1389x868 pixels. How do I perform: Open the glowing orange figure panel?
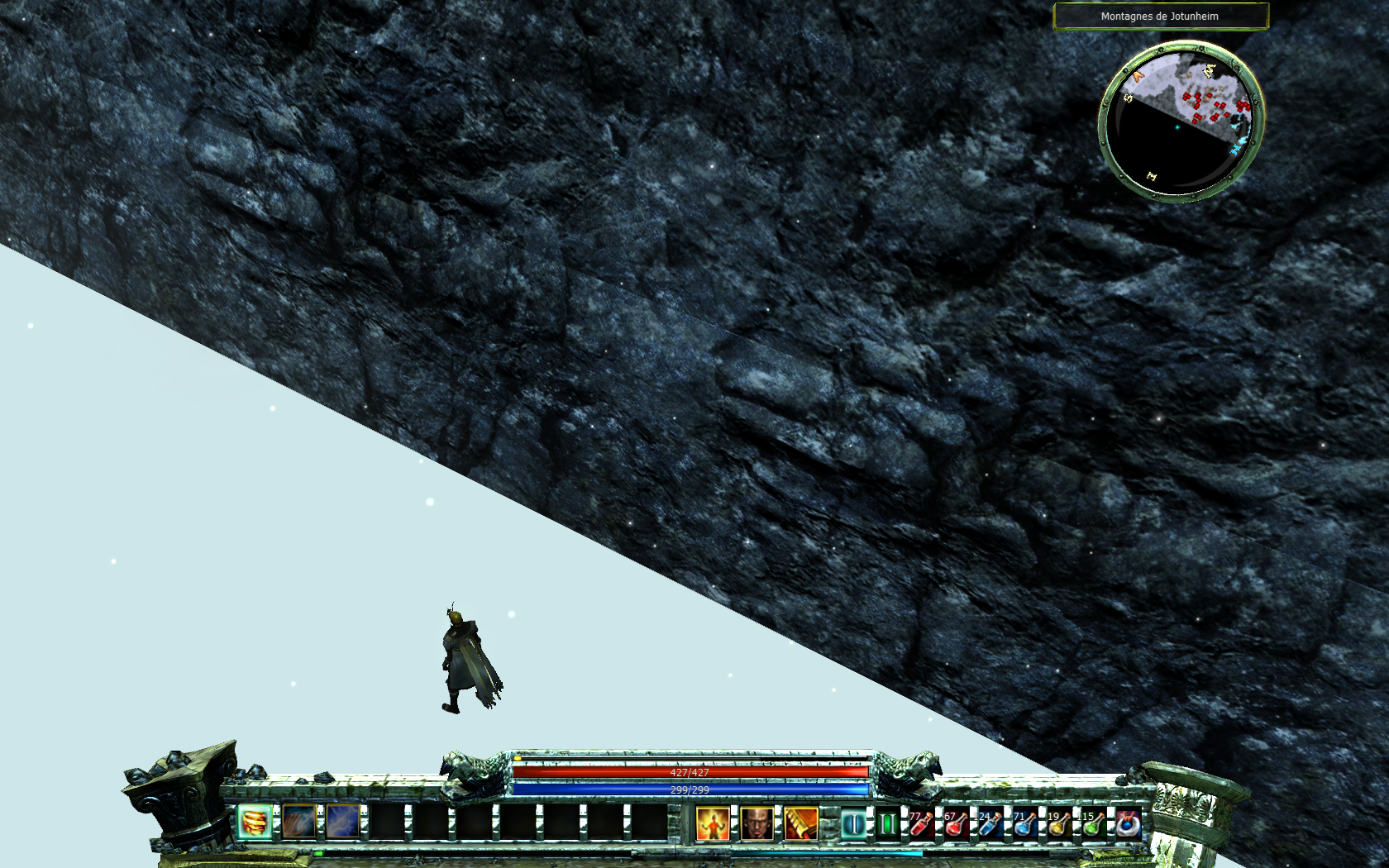tap(713, 824)
